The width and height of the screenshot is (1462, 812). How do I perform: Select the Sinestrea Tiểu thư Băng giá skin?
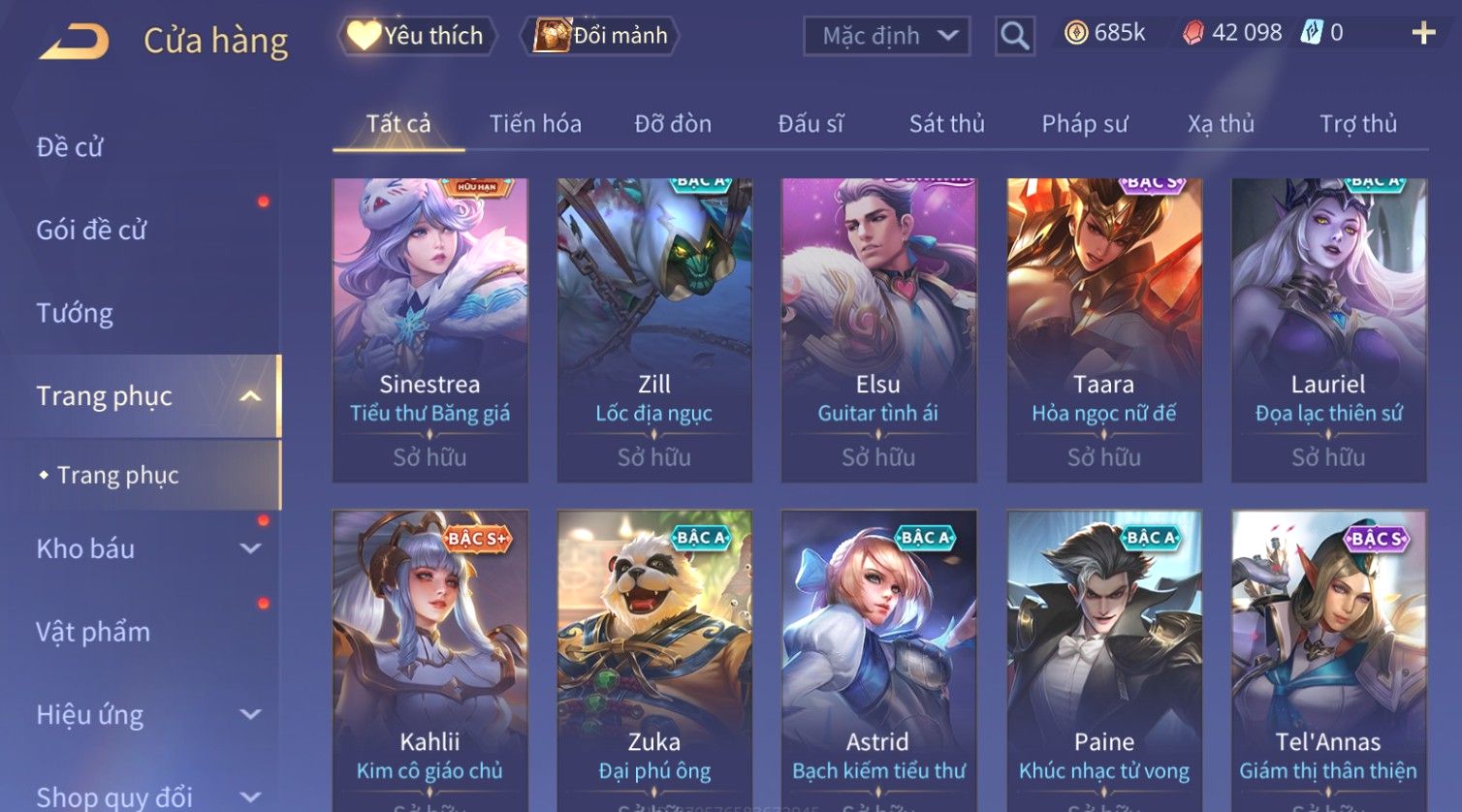point(429,329)
